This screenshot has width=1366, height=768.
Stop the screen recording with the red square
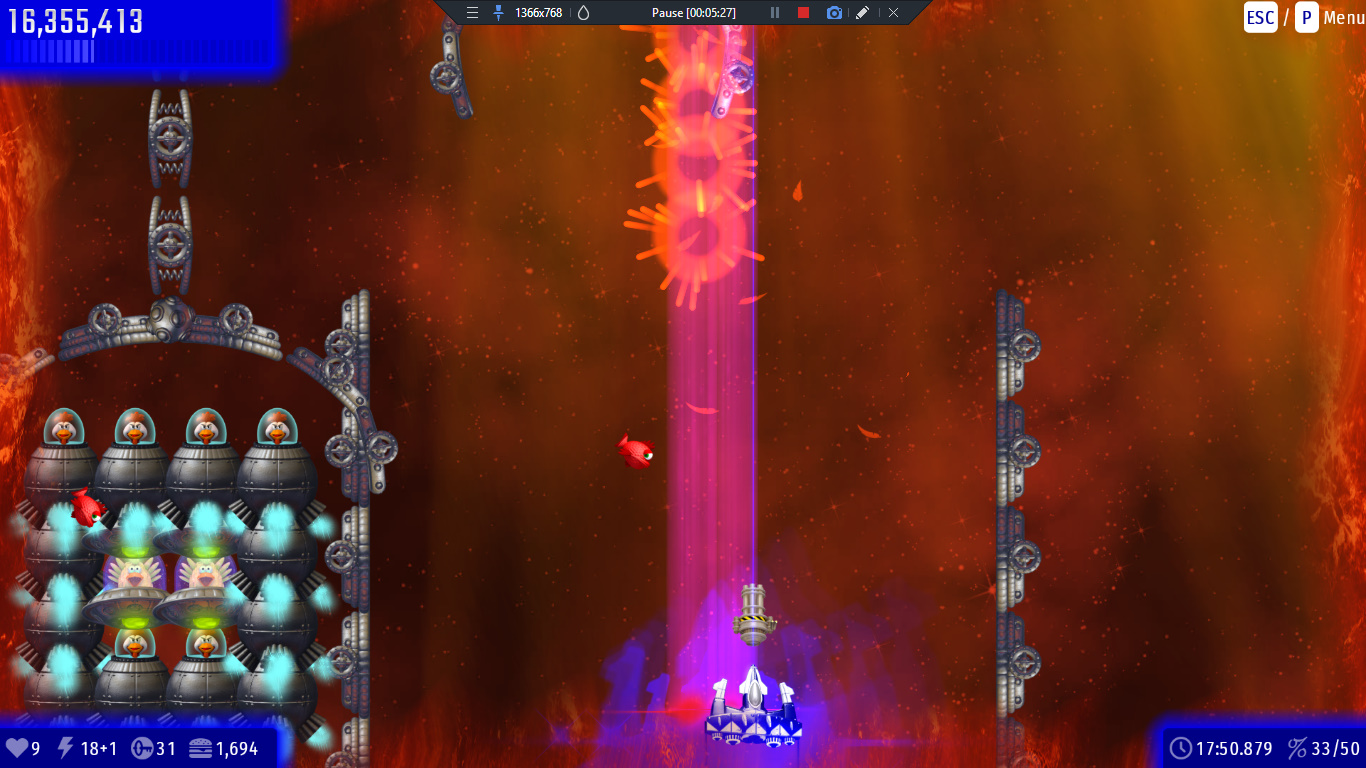click(x=803, y=13)
